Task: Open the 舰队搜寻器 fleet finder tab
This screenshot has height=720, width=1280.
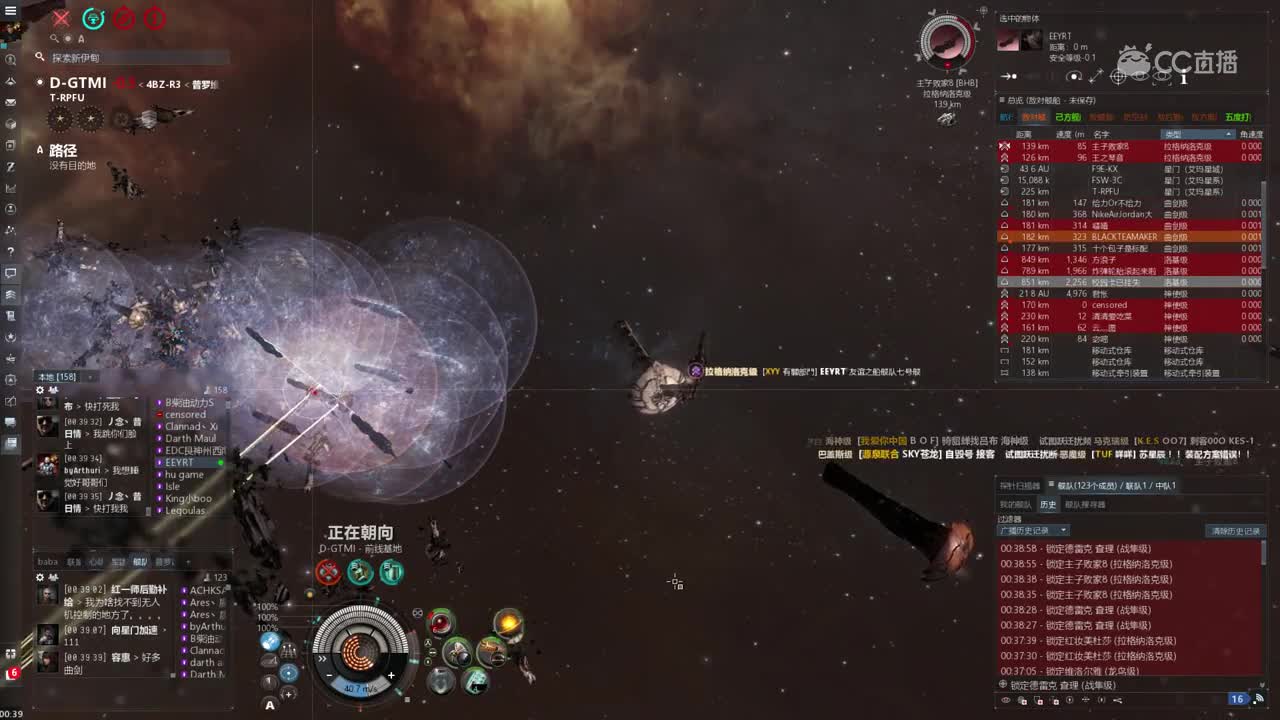Action: pos(1083,505)
